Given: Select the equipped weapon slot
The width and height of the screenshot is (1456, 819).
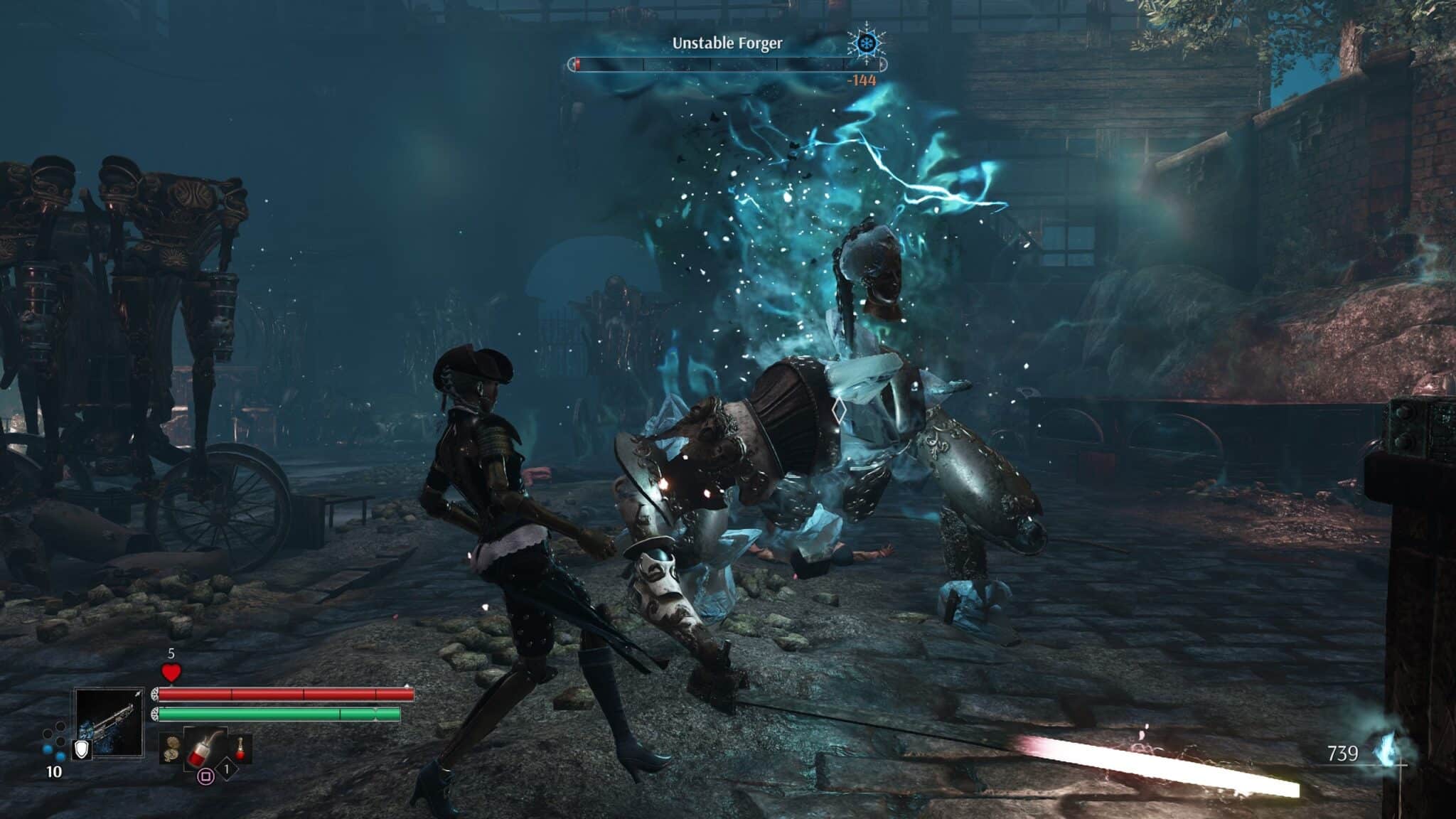Looking at the screenshot, I should pos(109,722).
